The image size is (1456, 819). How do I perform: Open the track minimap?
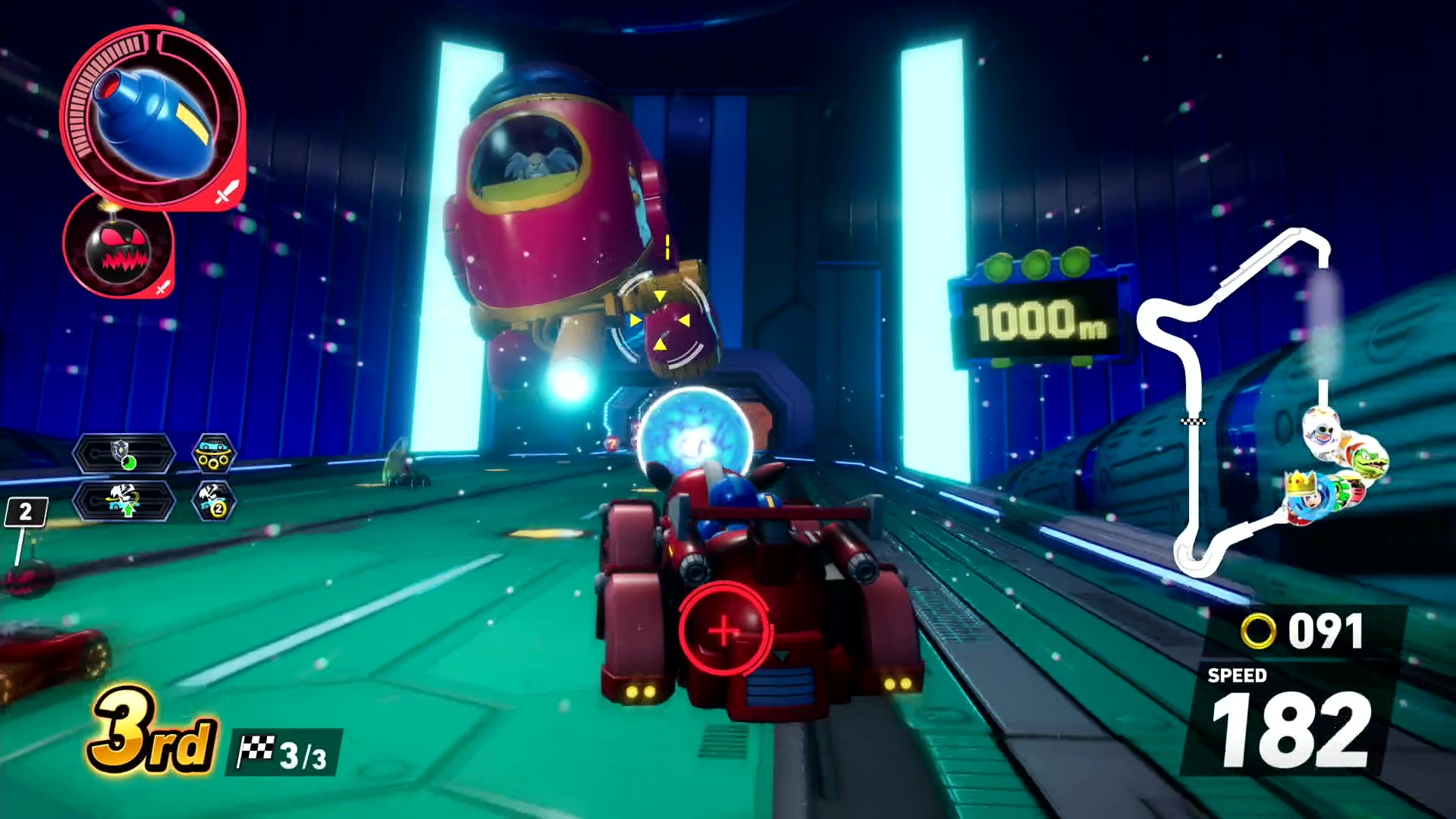point(1244,394)
